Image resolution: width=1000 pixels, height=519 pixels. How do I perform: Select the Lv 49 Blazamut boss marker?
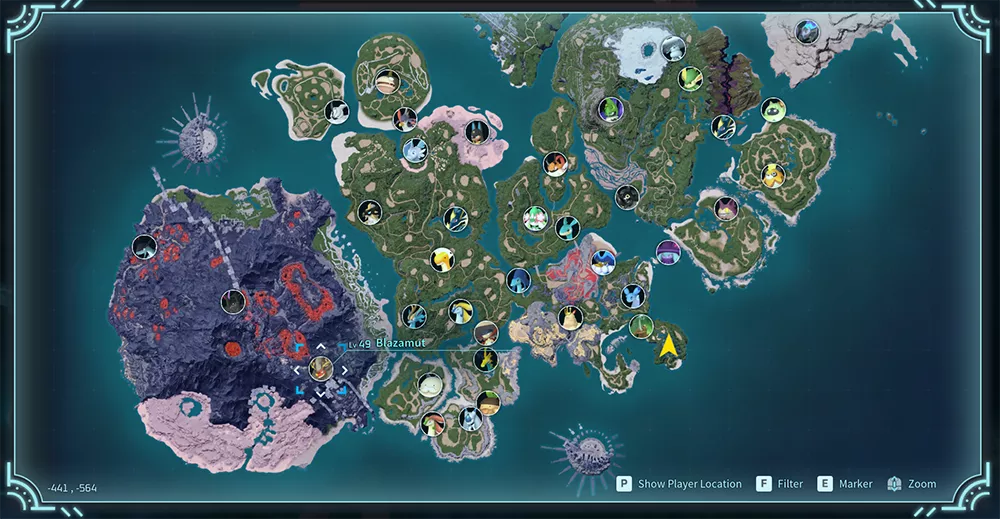pos(320,368)
